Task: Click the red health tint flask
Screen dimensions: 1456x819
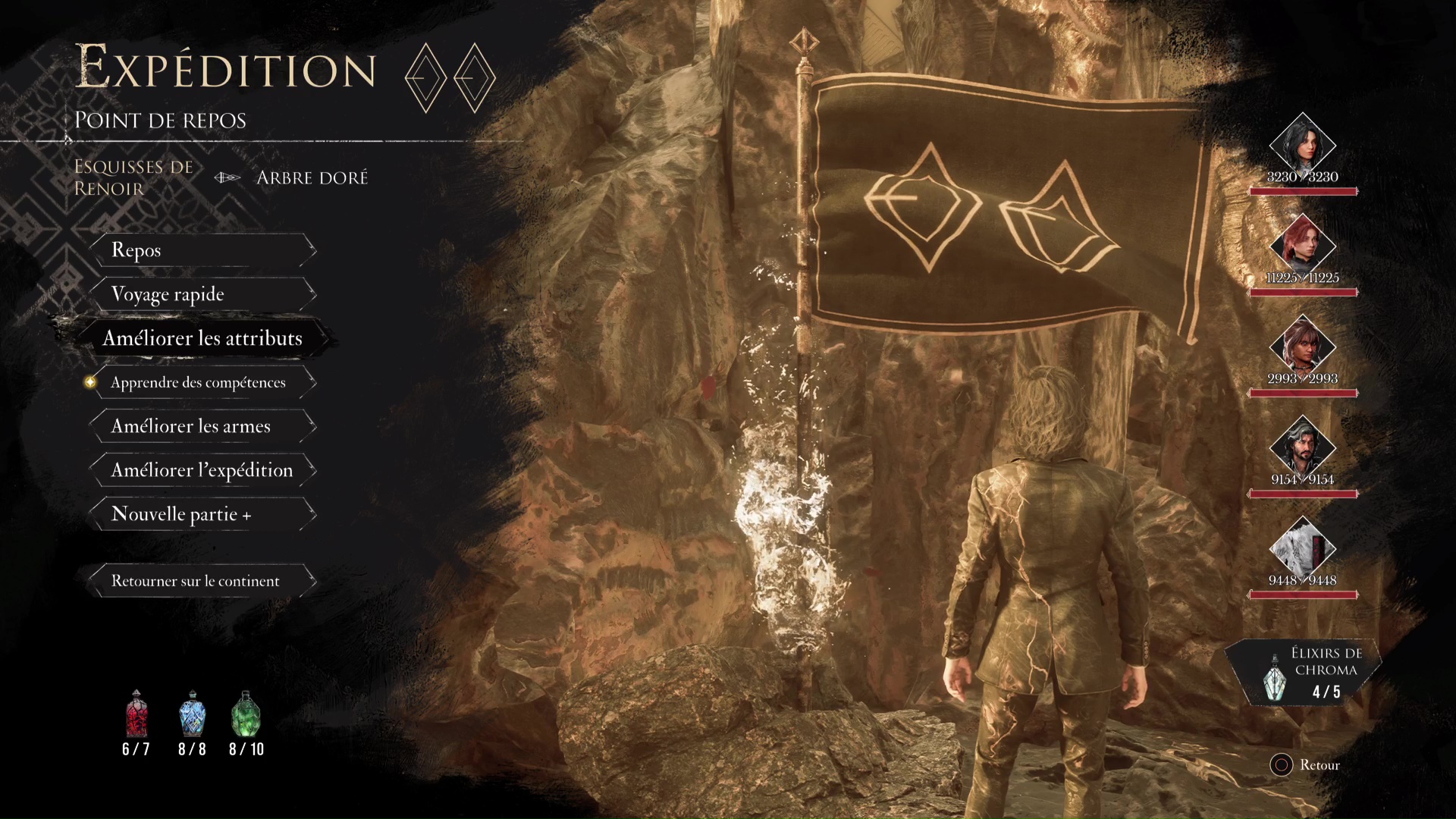Action: coord(136,714)
